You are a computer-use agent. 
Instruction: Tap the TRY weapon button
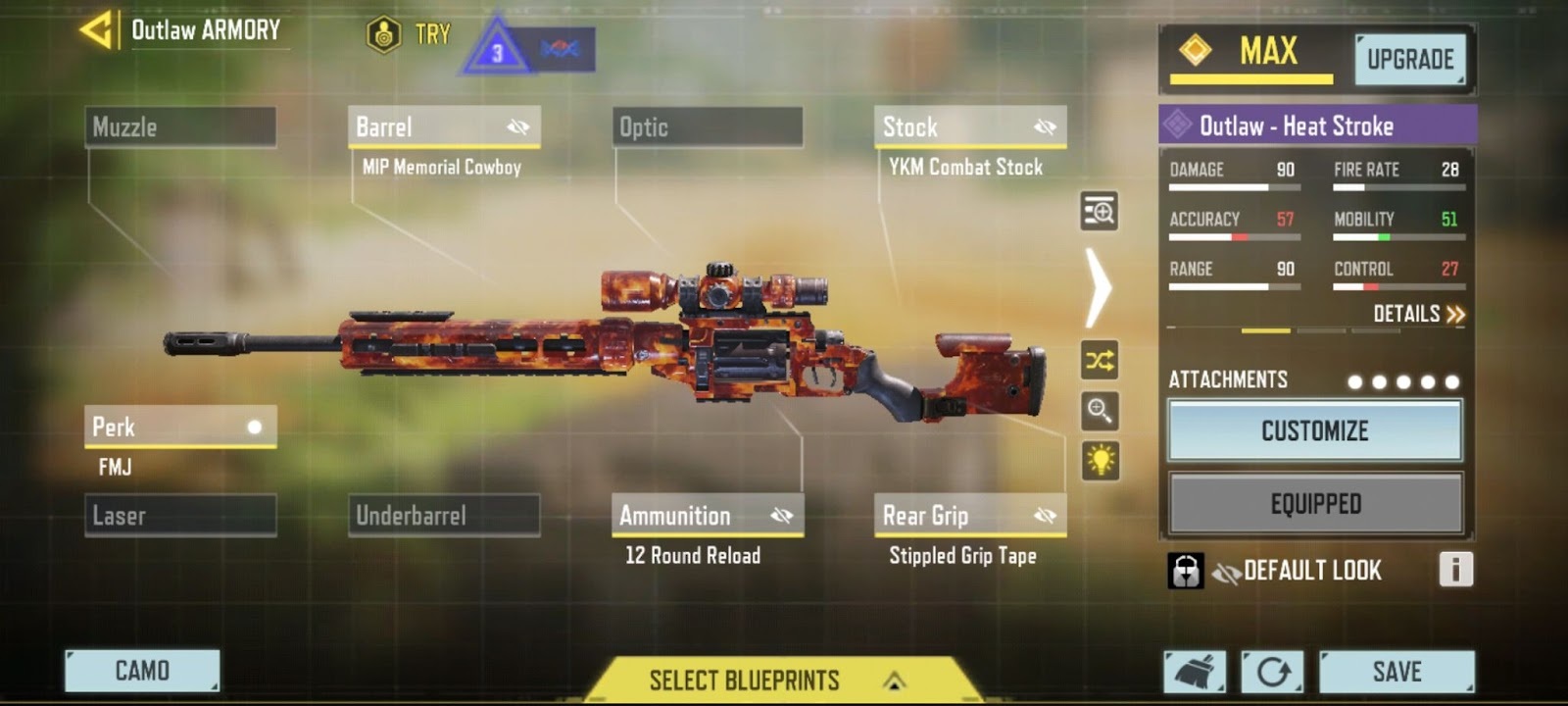(x=409, y=35)
